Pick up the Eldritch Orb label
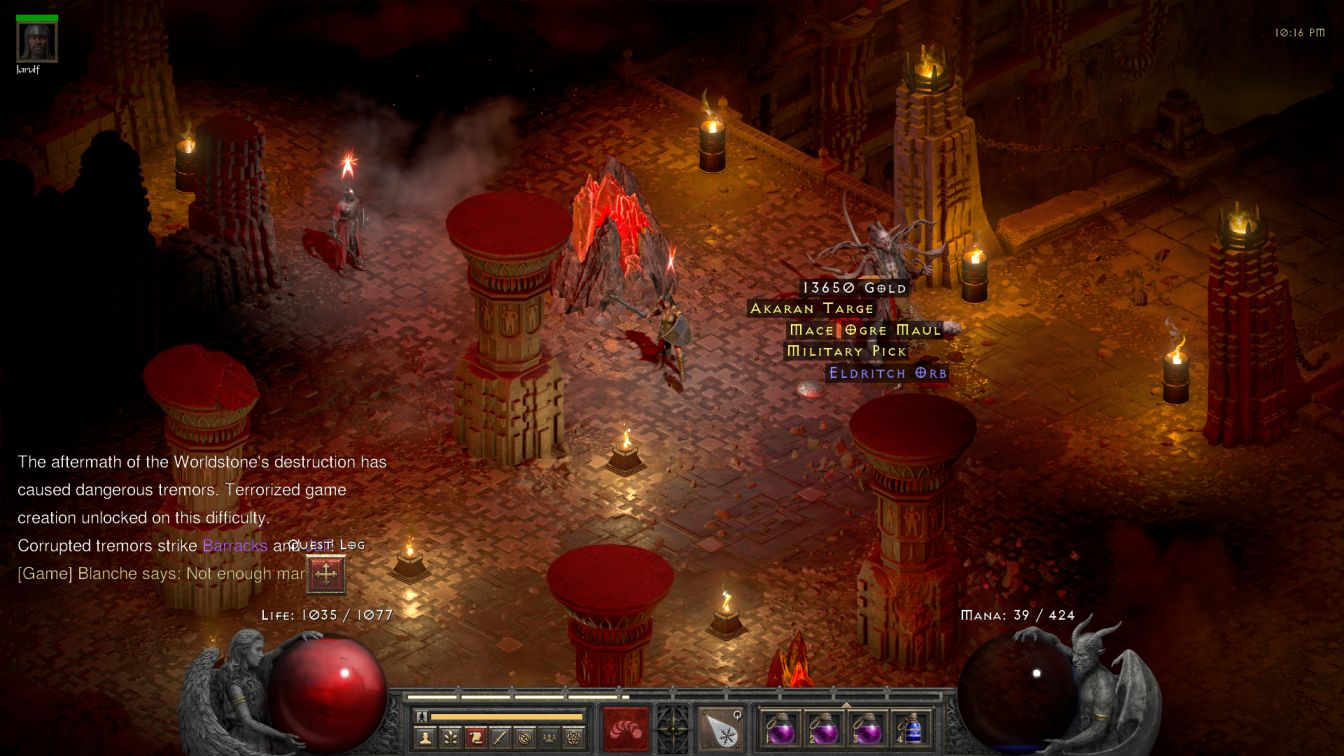Screen dimensions: 1344x756 tap(887, 373)
